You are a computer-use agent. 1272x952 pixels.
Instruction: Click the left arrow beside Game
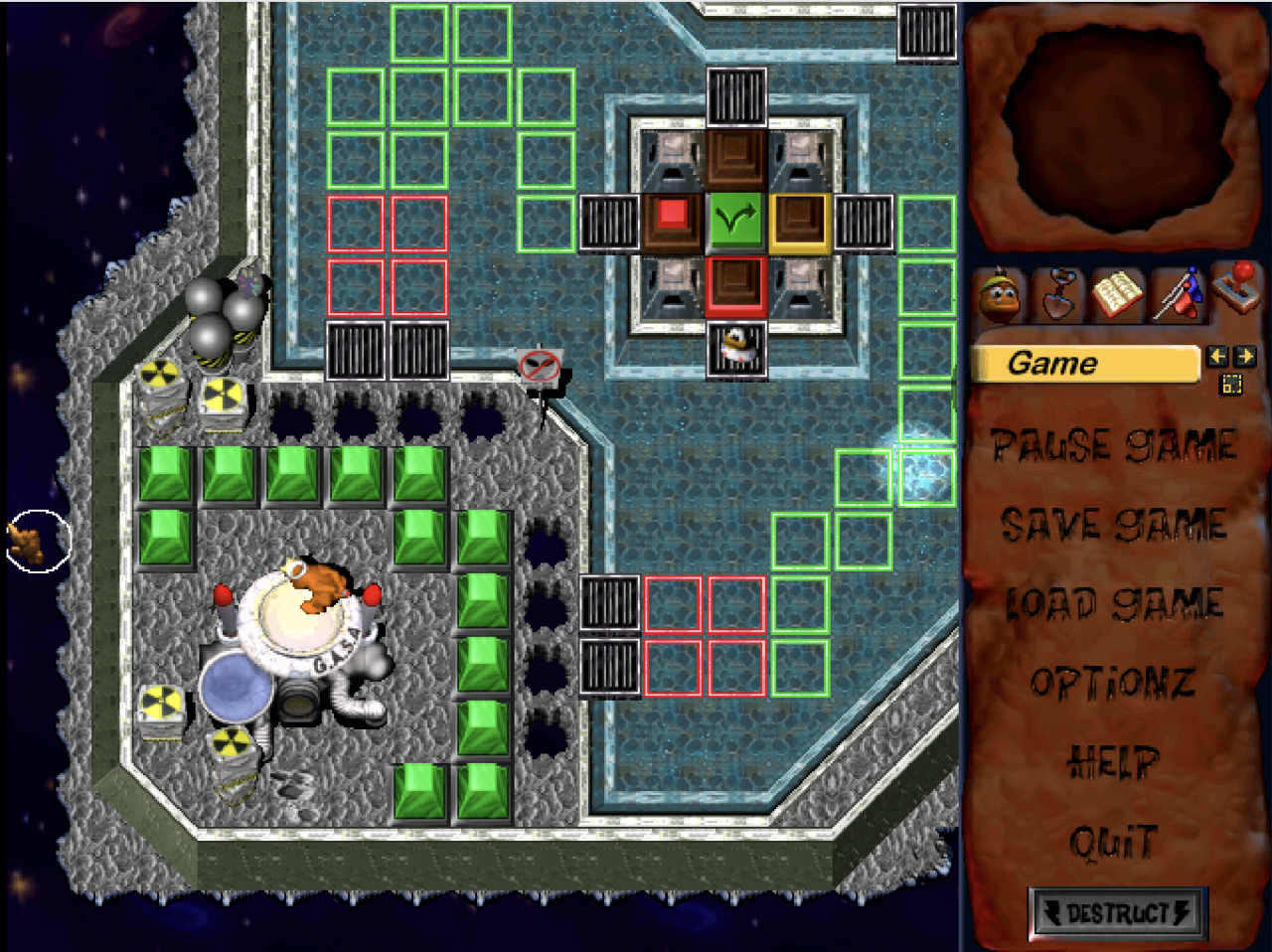click(1216, 356)
